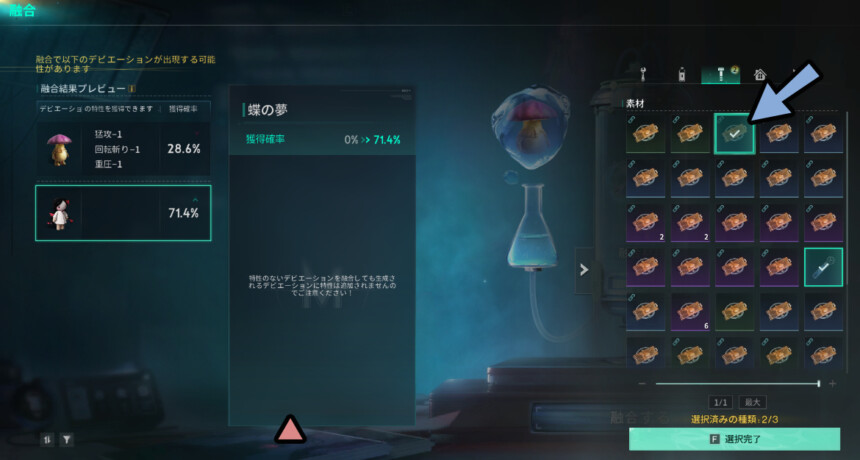Deselect the checked material slot at right edge
Viewport: 860px width, 460px height.
pyautogui.click(x=823, y=267)
